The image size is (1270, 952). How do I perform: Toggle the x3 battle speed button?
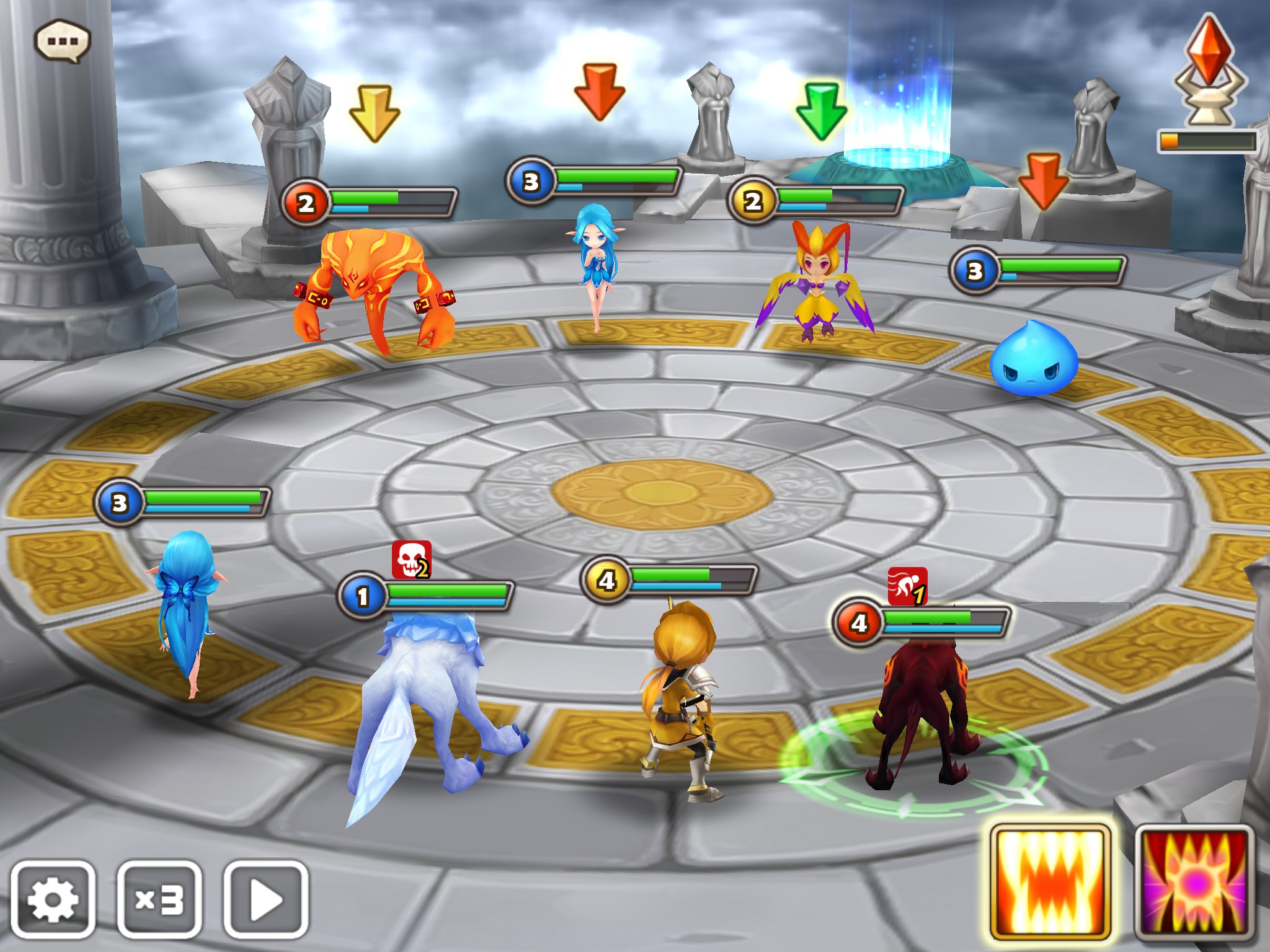pos(159,899)
